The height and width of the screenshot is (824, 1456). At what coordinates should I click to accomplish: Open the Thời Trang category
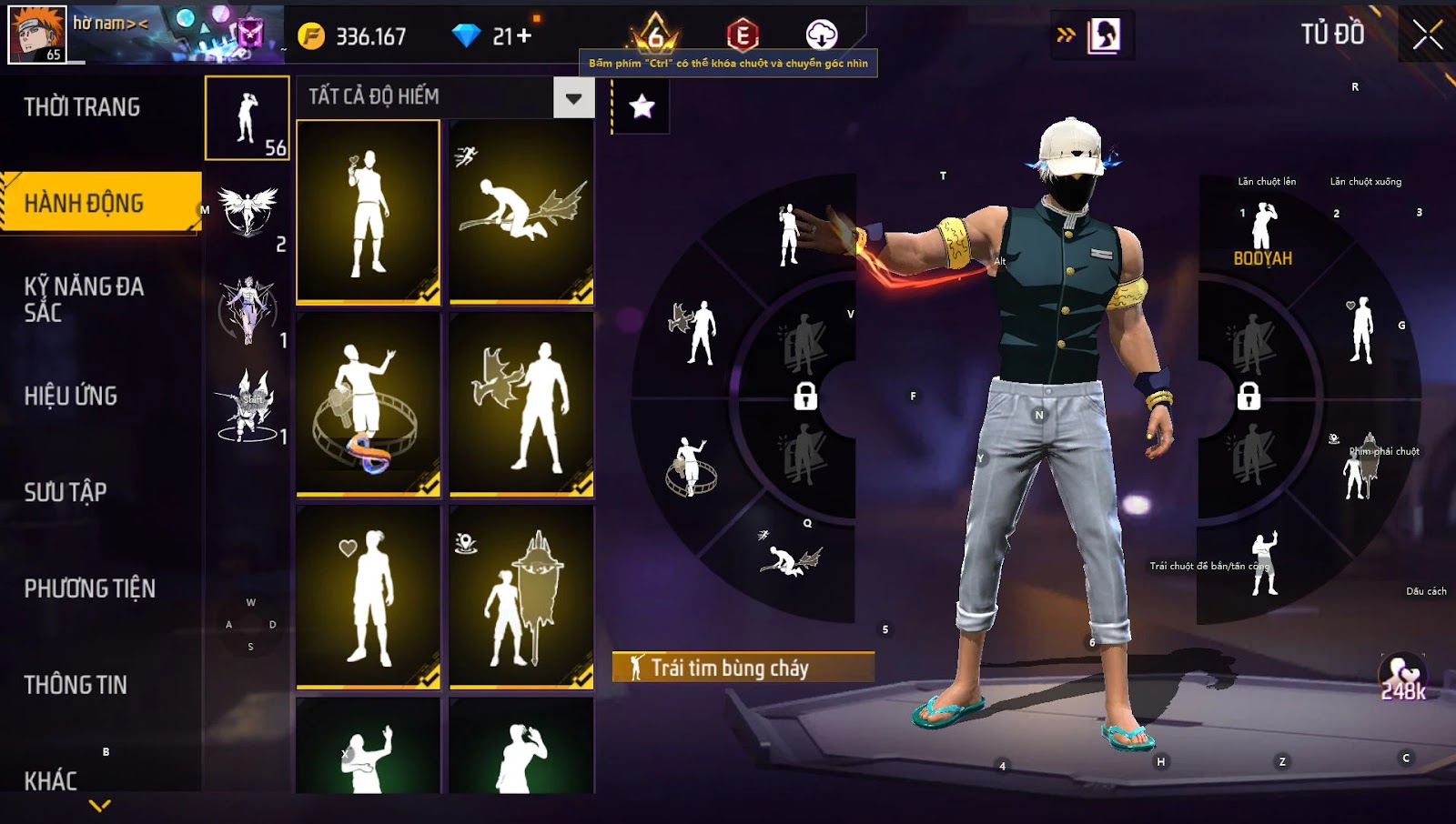(82, 107)
